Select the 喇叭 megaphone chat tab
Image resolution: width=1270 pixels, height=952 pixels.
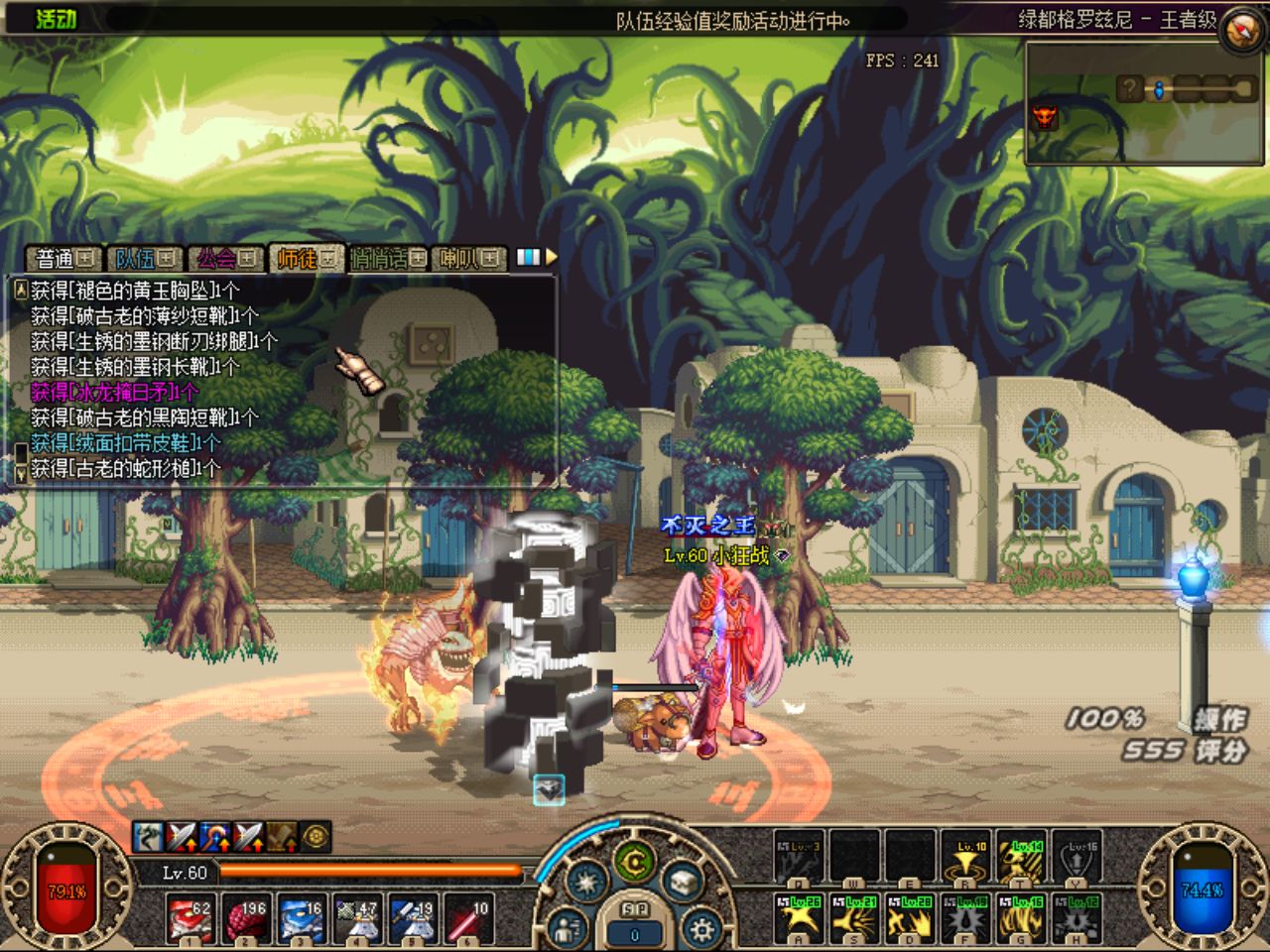[470, 259]
